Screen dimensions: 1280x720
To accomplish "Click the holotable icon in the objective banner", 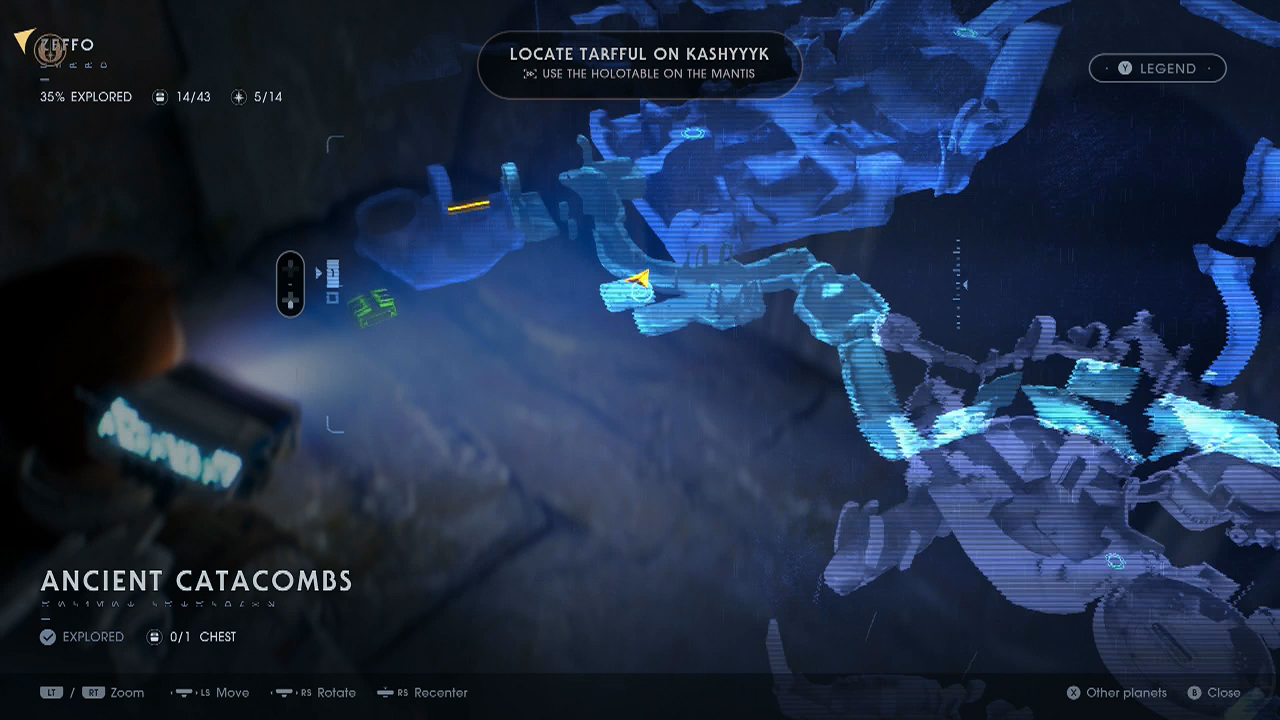I will [532, 73].
